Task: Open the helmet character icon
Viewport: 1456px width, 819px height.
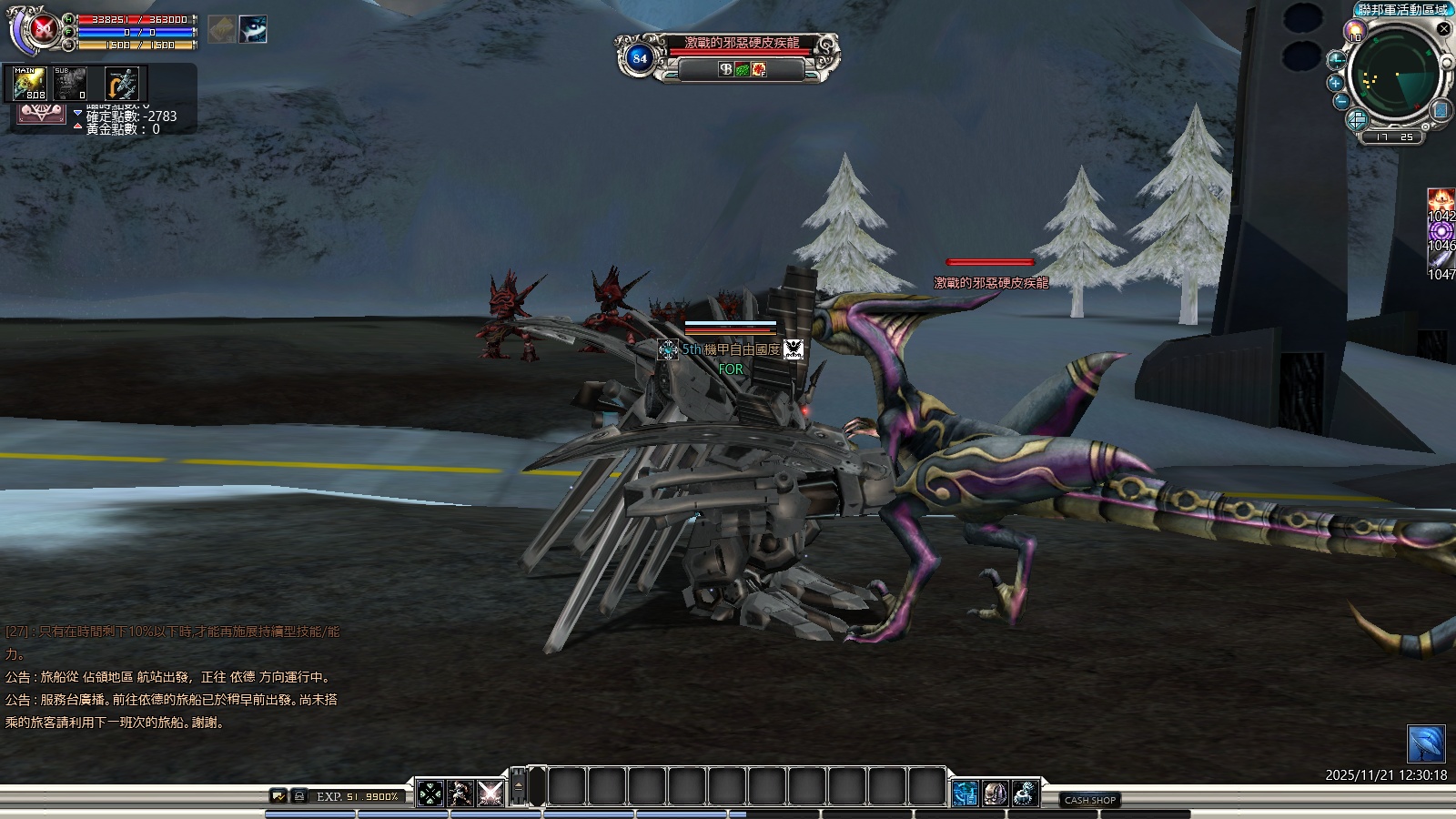Action: pyautogui.click(x=996, y=794)
